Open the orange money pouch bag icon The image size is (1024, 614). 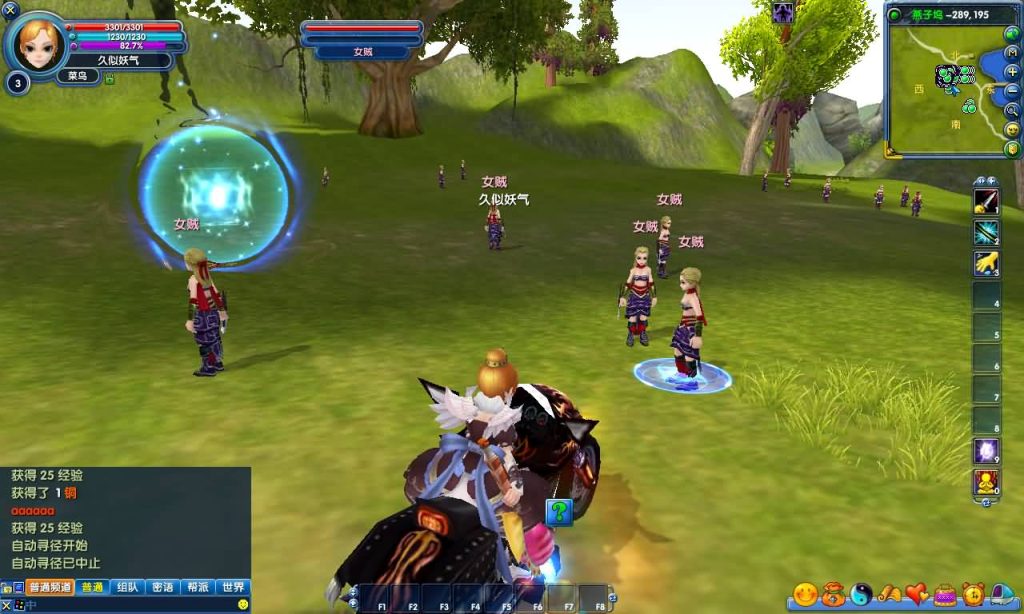pyautogui.click(x=834, y=595)
